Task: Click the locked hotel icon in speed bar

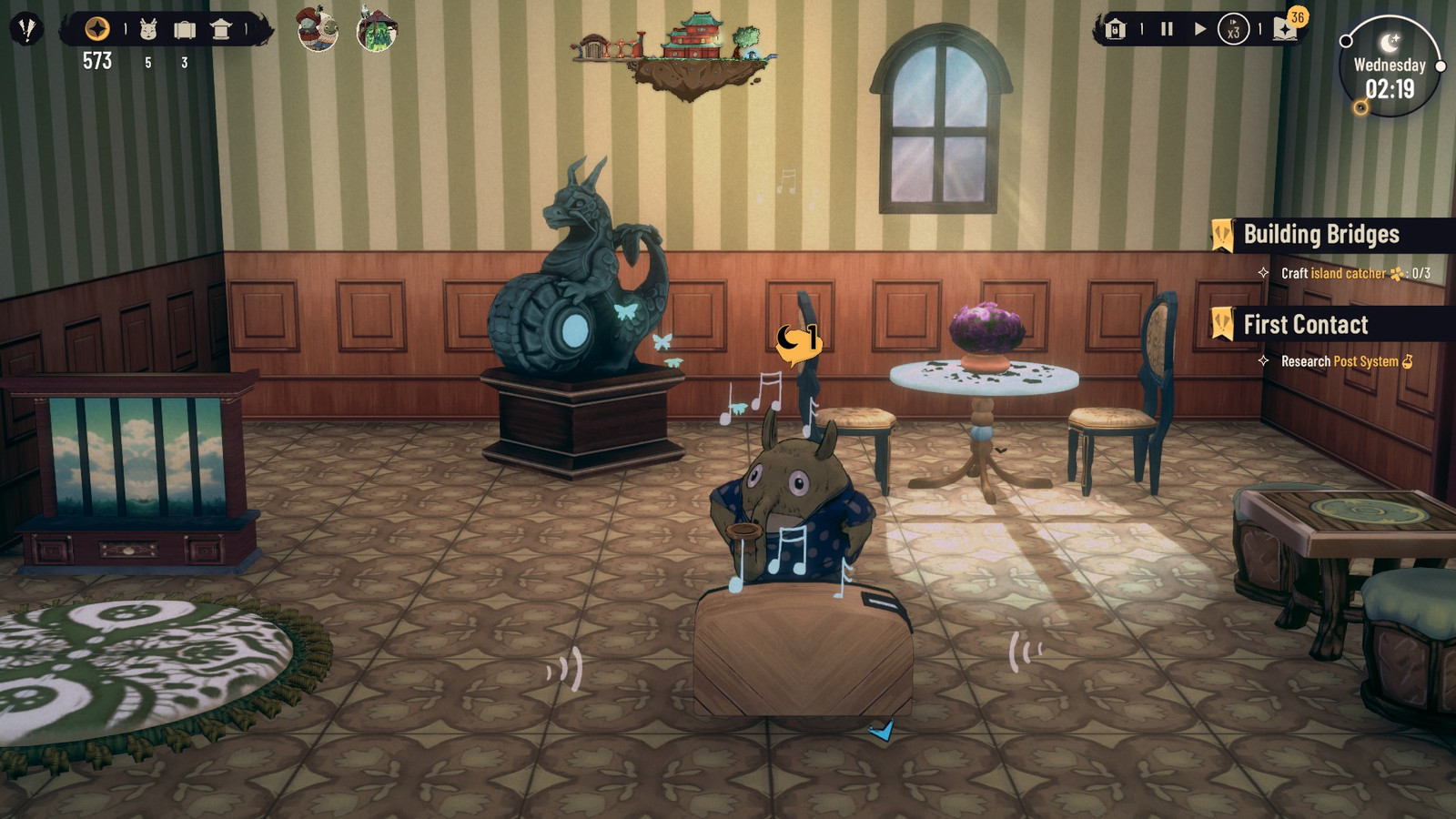Action: click(1115, 29)
